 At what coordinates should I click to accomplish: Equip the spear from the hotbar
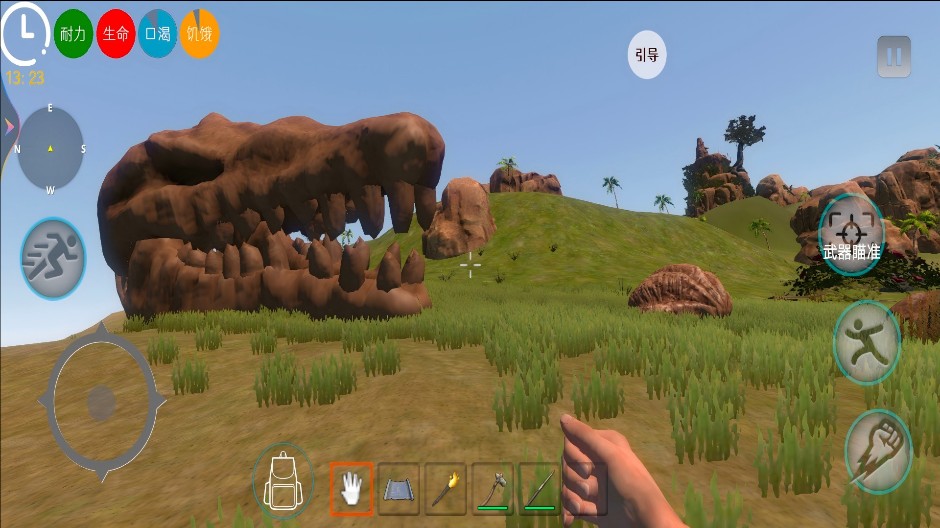pos(538,488)
